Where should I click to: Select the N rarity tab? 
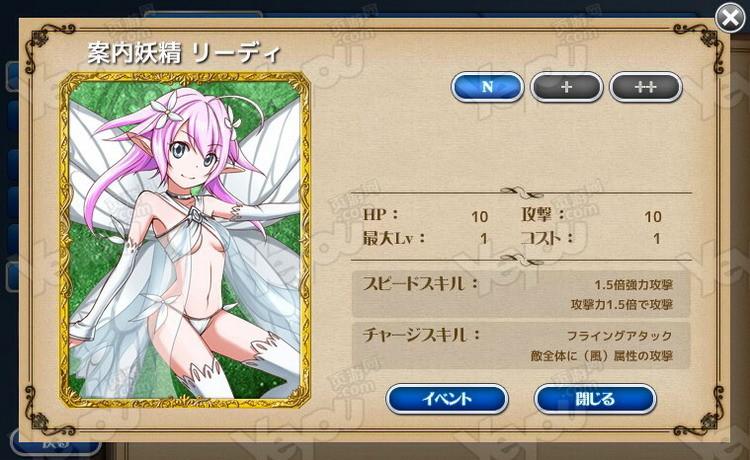tap(487, 87)
